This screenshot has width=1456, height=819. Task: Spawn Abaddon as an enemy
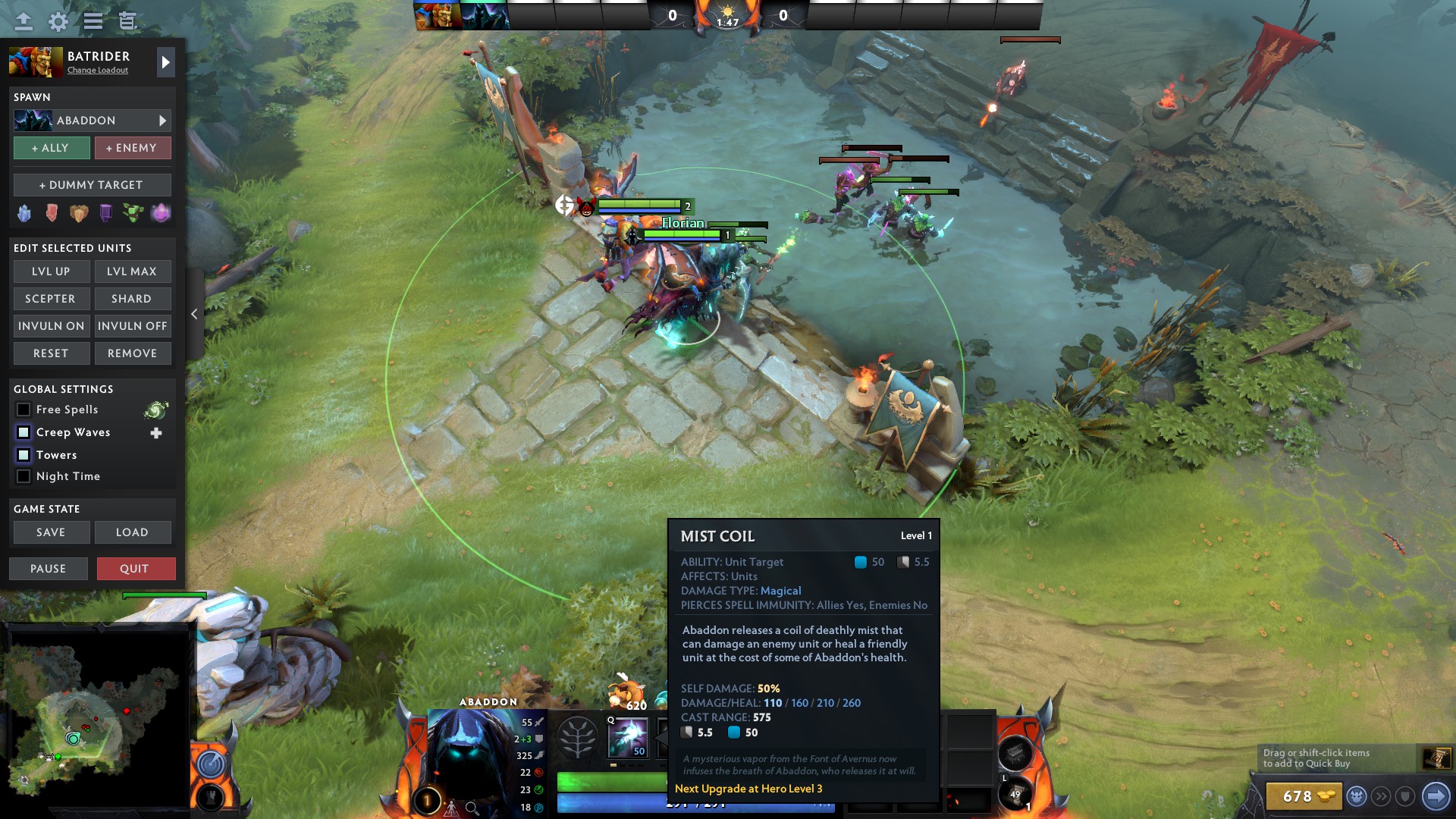click(x=132, y=148)
